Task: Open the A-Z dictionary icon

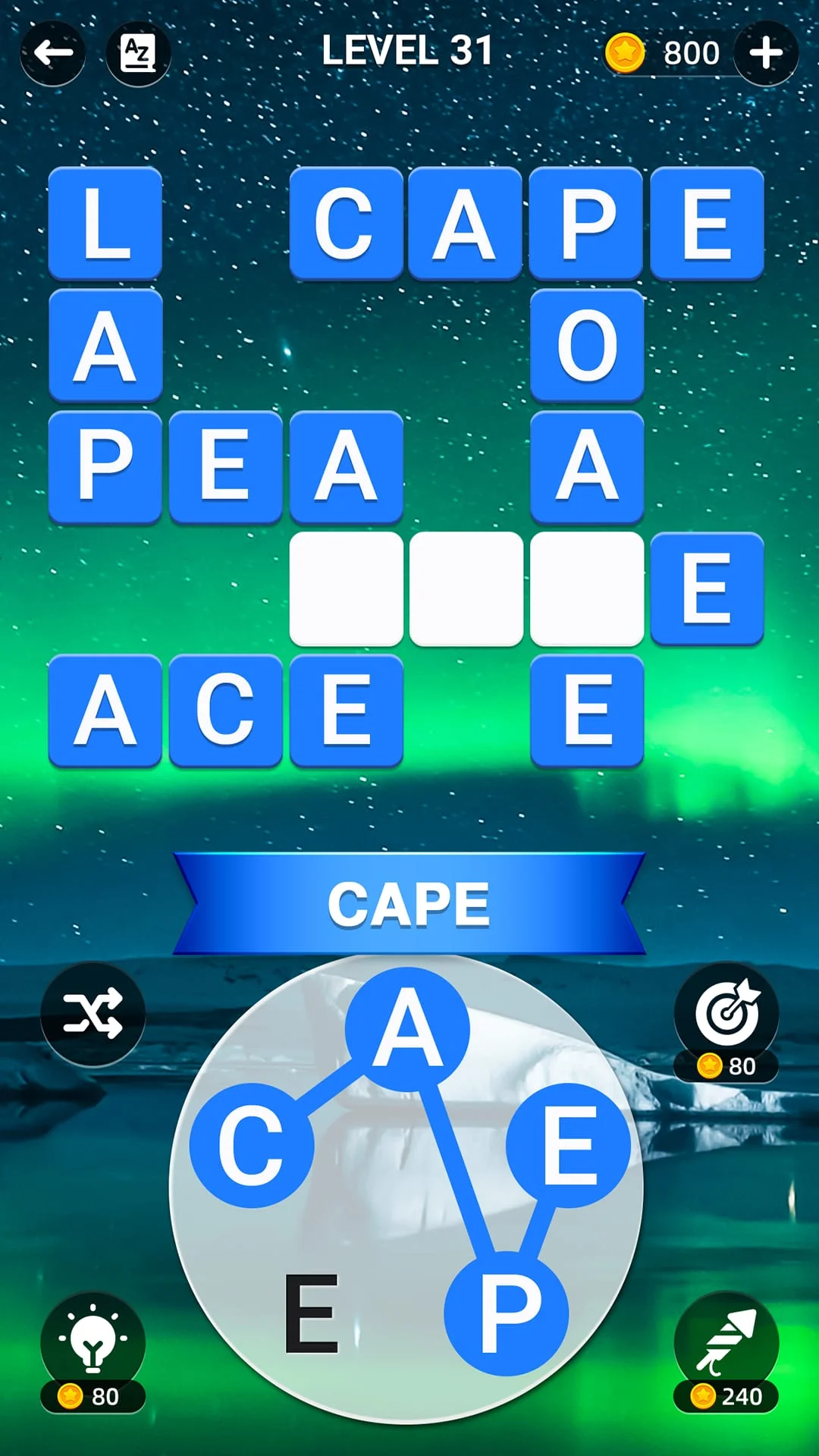Action: coord(138,53)
